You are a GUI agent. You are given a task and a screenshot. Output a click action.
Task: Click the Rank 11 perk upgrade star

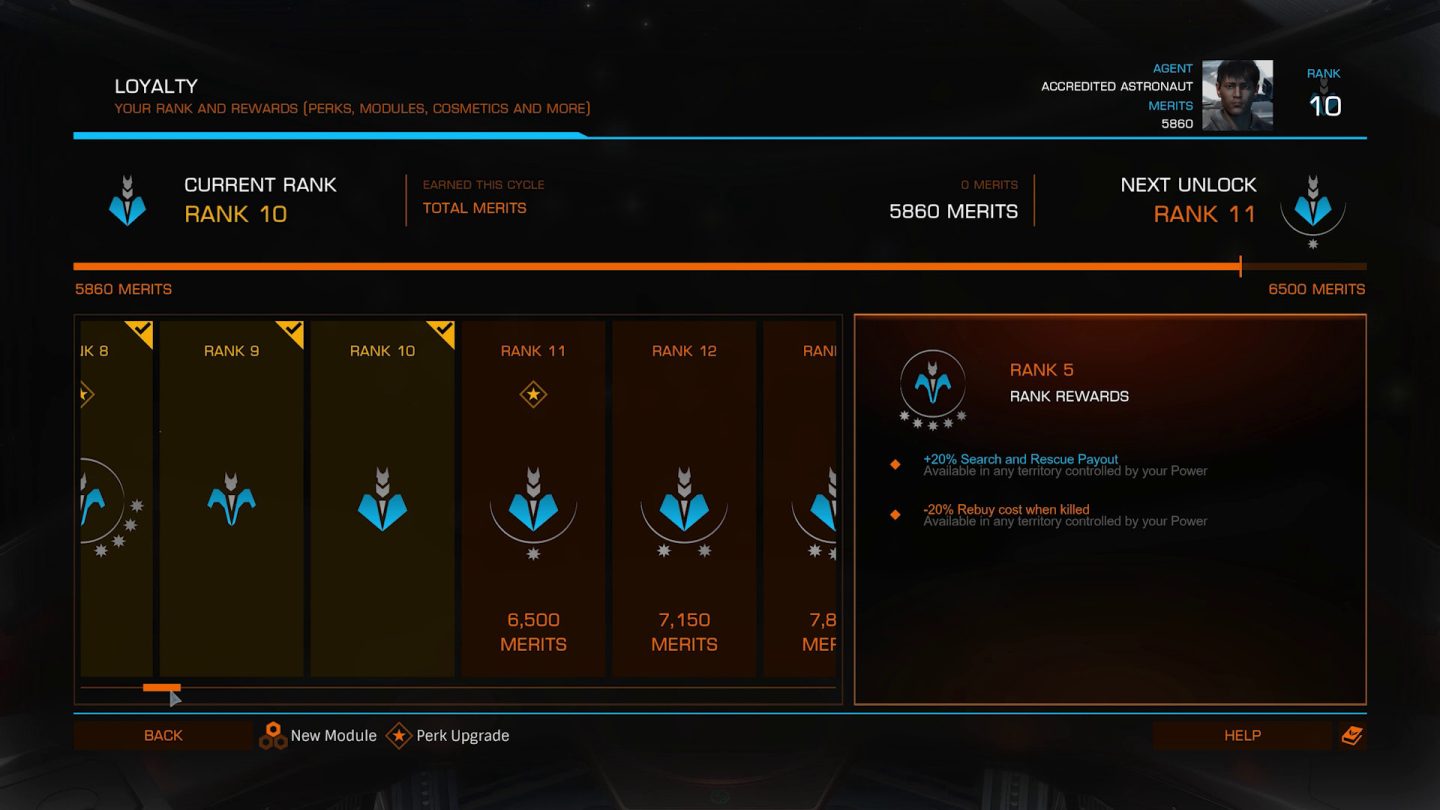point(533,395)
